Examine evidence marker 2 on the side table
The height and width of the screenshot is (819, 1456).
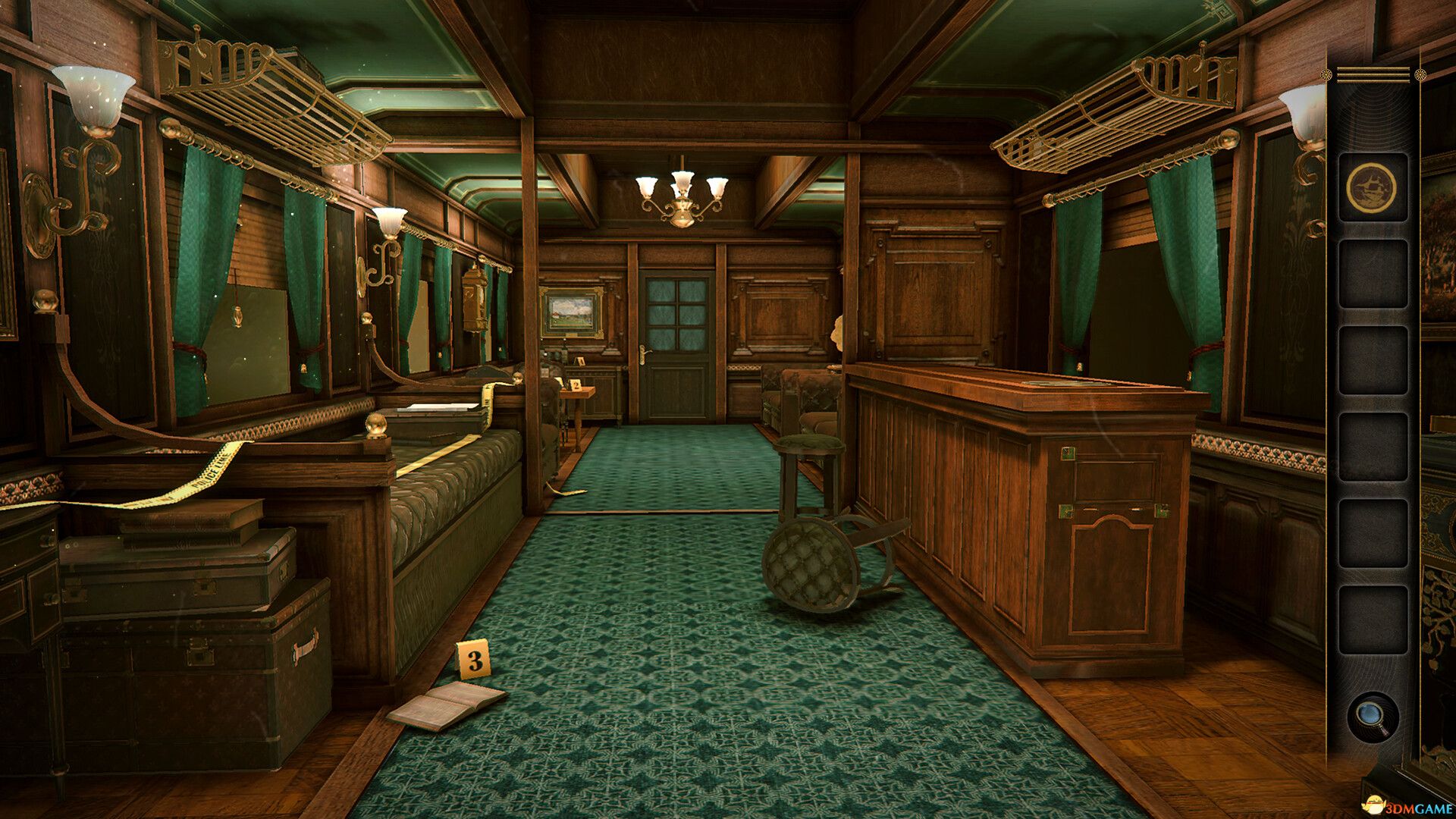point(576,385)
